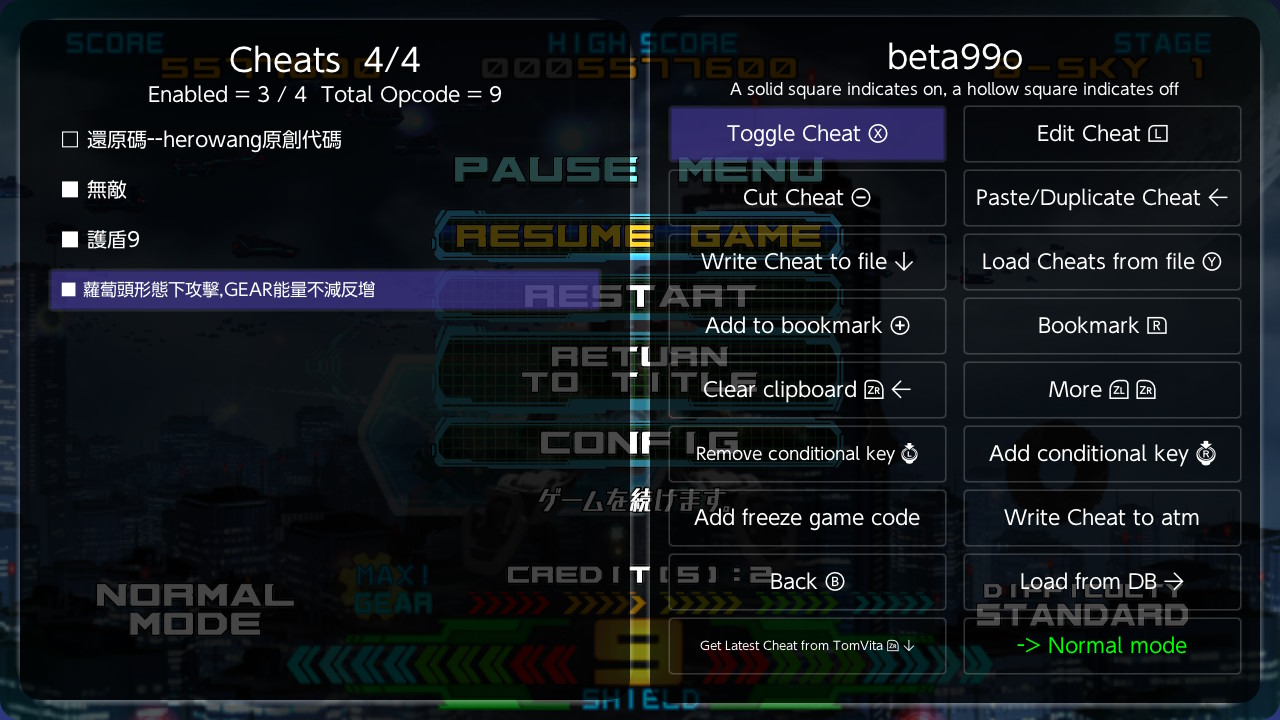This screenshot has width=1280, height=720.
Task: Remove conditional key from cheat
Action: click(x=806, y=453)
